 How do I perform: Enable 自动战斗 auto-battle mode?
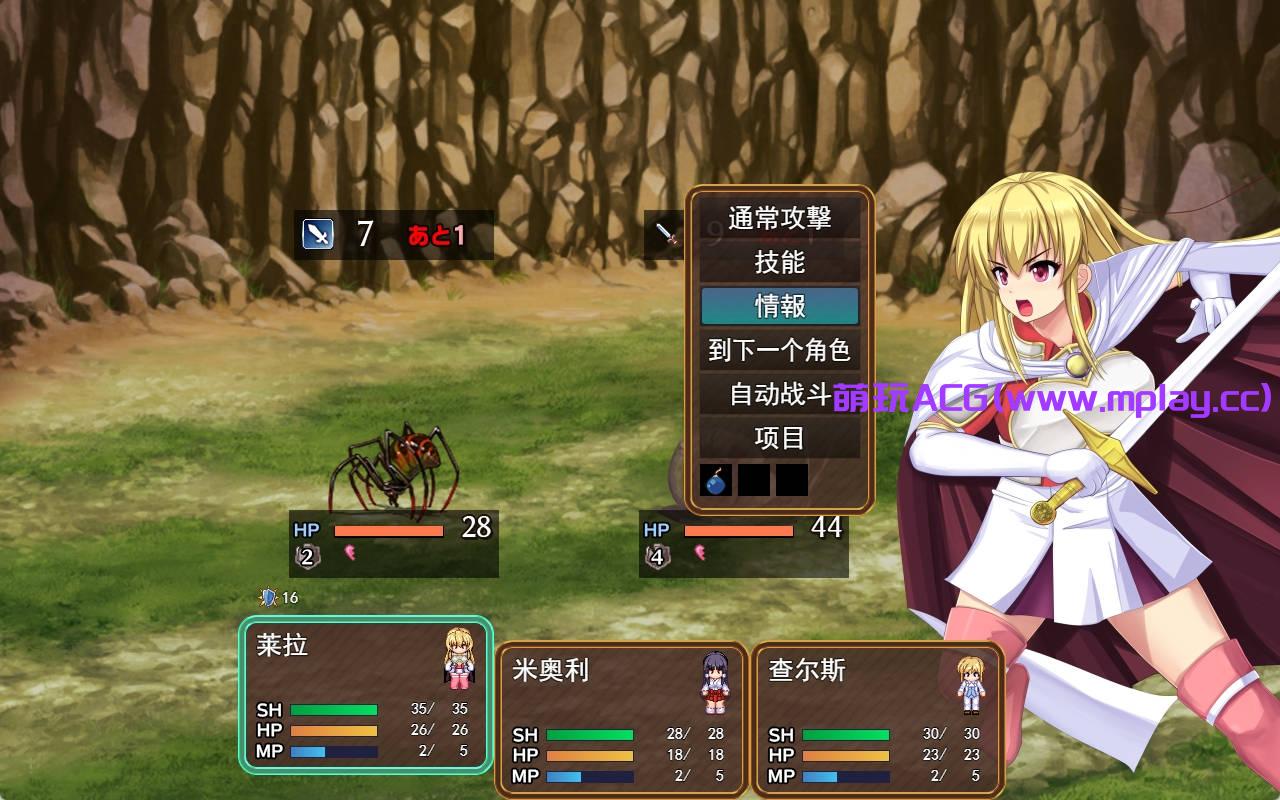(x=780, y=394)
